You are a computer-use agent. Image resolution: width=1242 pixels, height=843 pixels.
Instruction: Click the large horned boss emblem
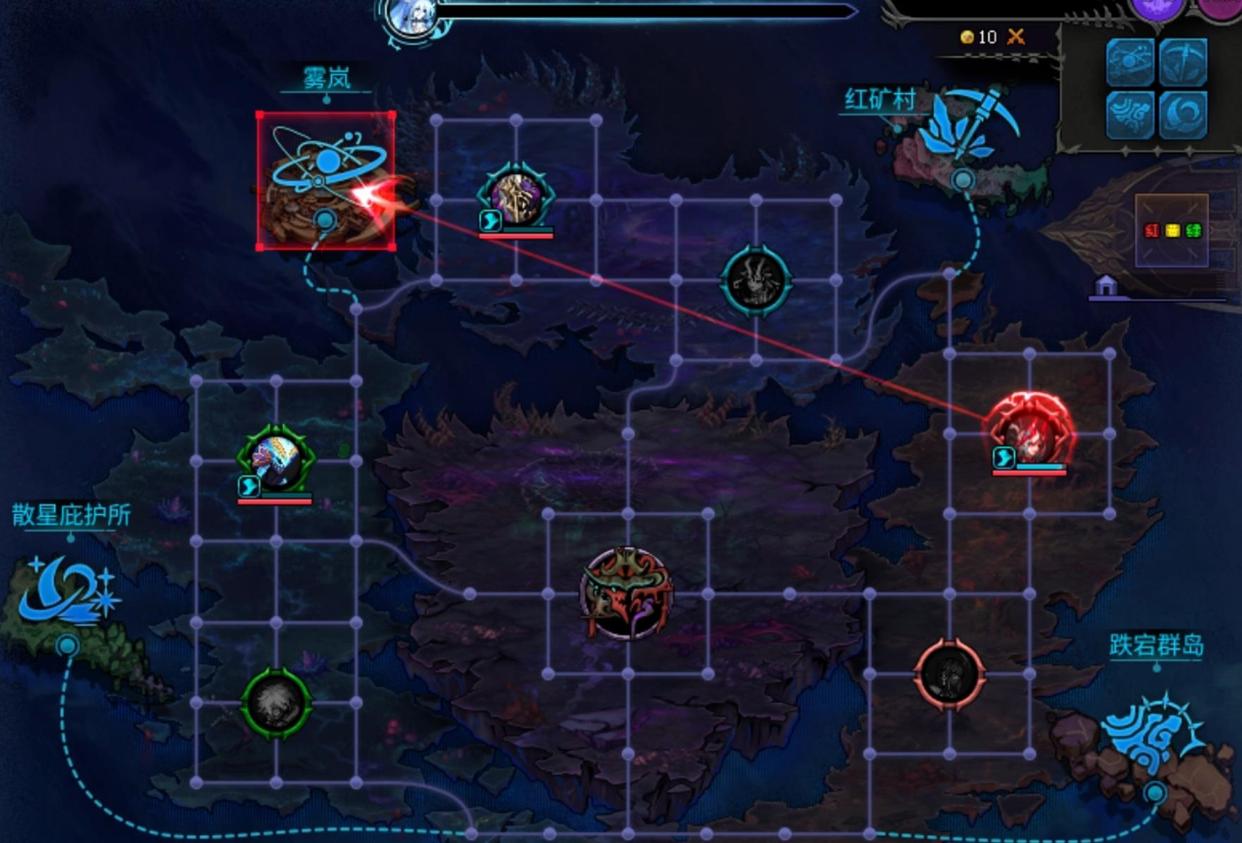pyautogui.click(x=627, y=593)
